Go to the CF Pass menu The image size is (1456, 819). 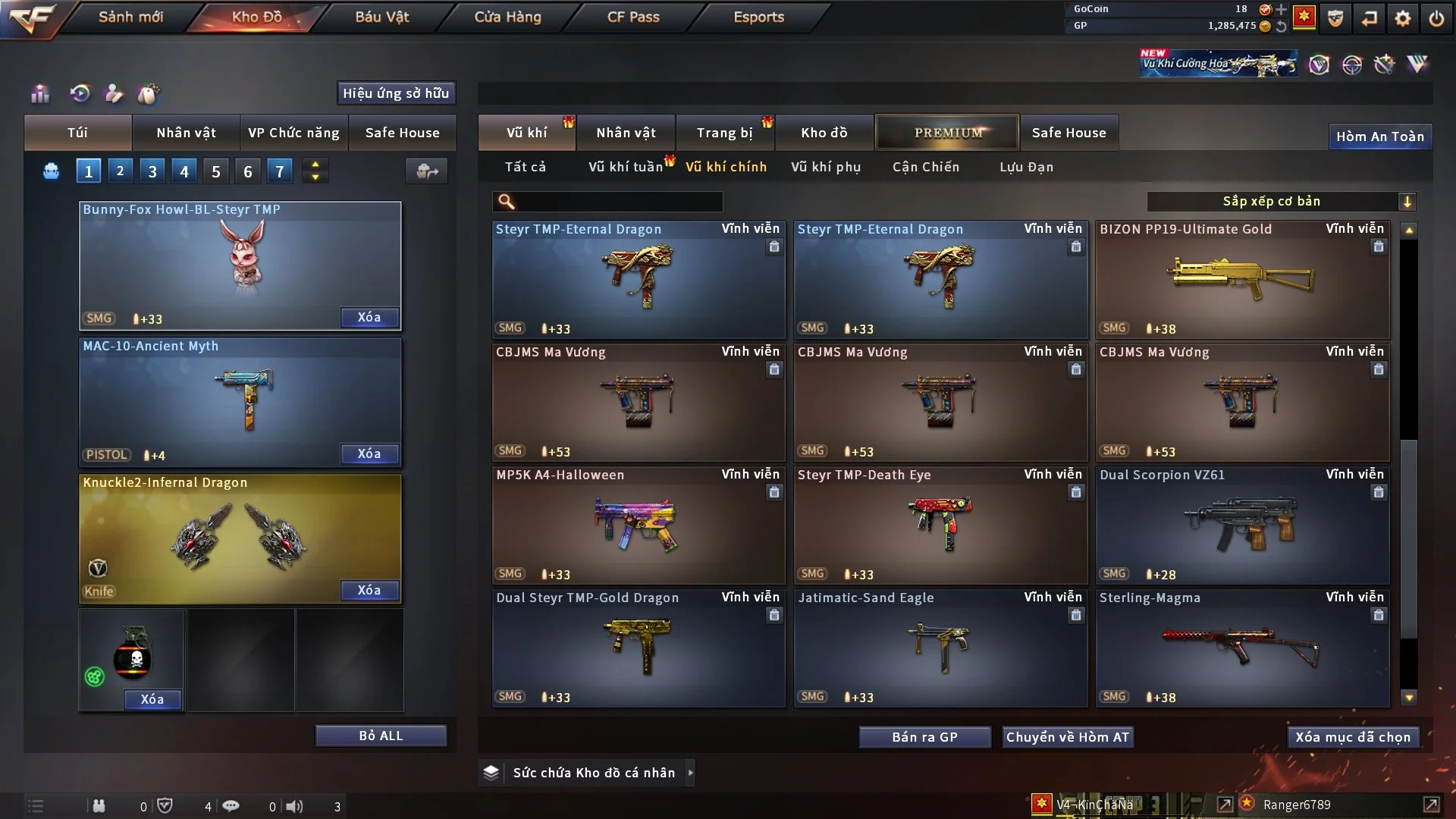pyautogui.click(x=633, y=17)
